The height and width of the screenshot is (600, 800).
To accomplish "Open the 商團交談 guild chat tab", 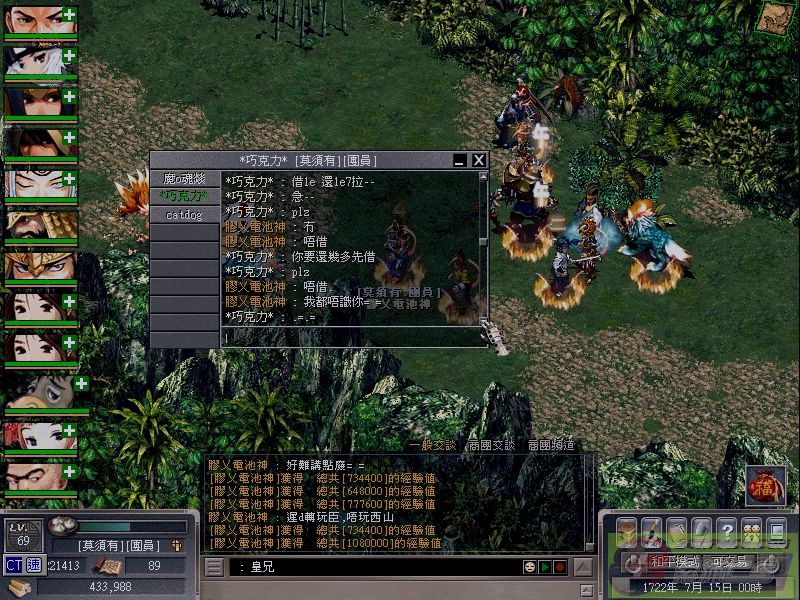I will pos(491,446).
